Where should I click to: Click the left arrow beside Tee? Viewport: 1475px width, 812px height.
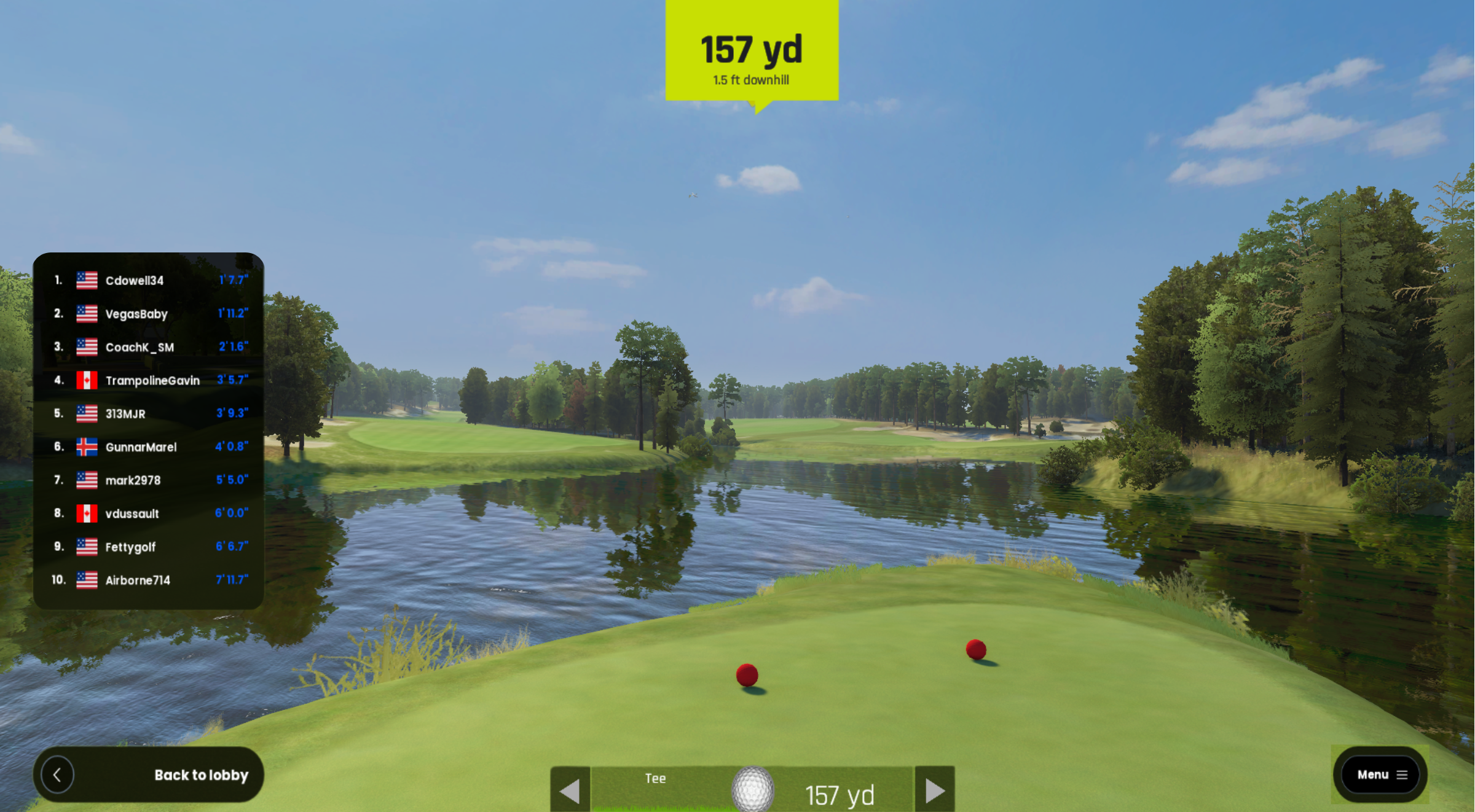pos(570,791)
